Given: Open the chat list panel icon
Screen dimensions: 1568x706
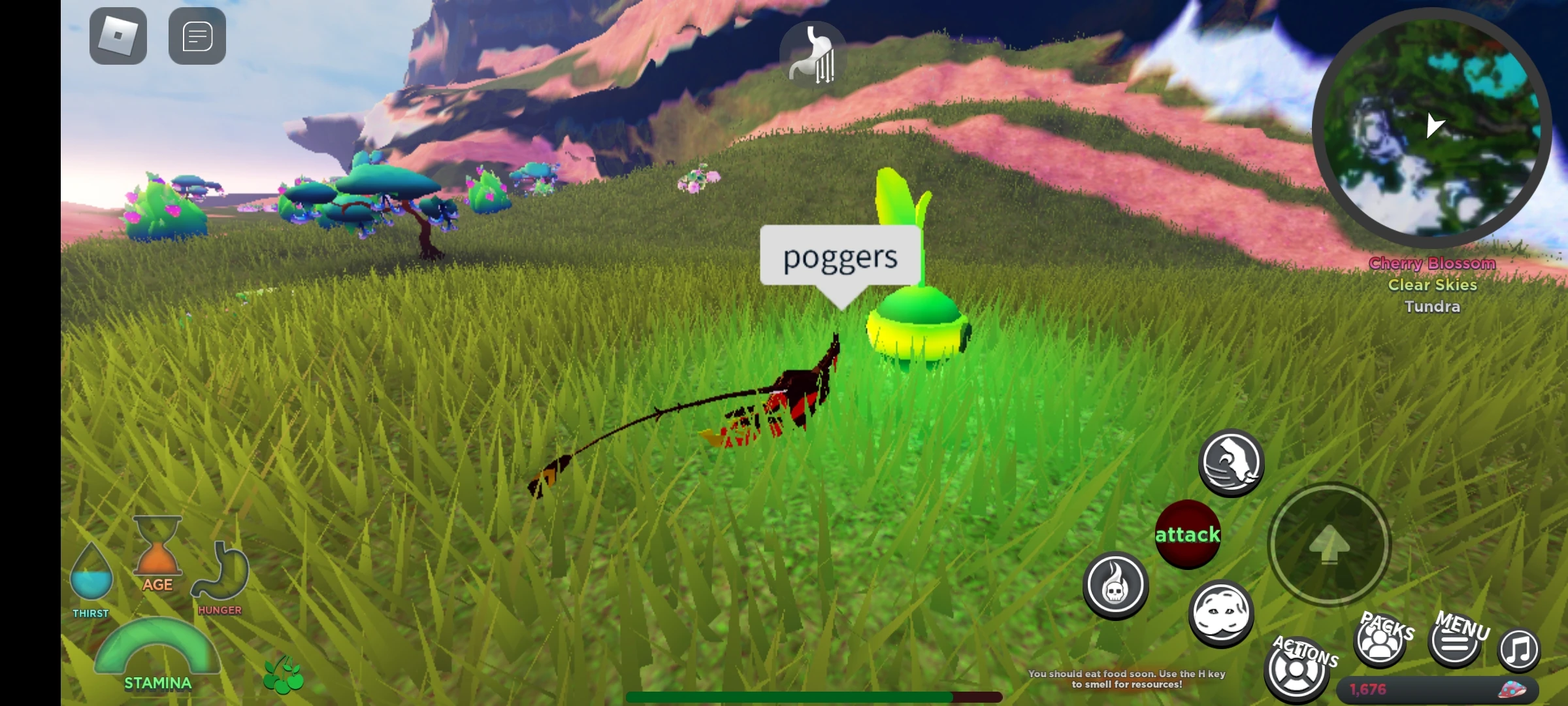Looking at the screenshot, I should pos(197,35).
